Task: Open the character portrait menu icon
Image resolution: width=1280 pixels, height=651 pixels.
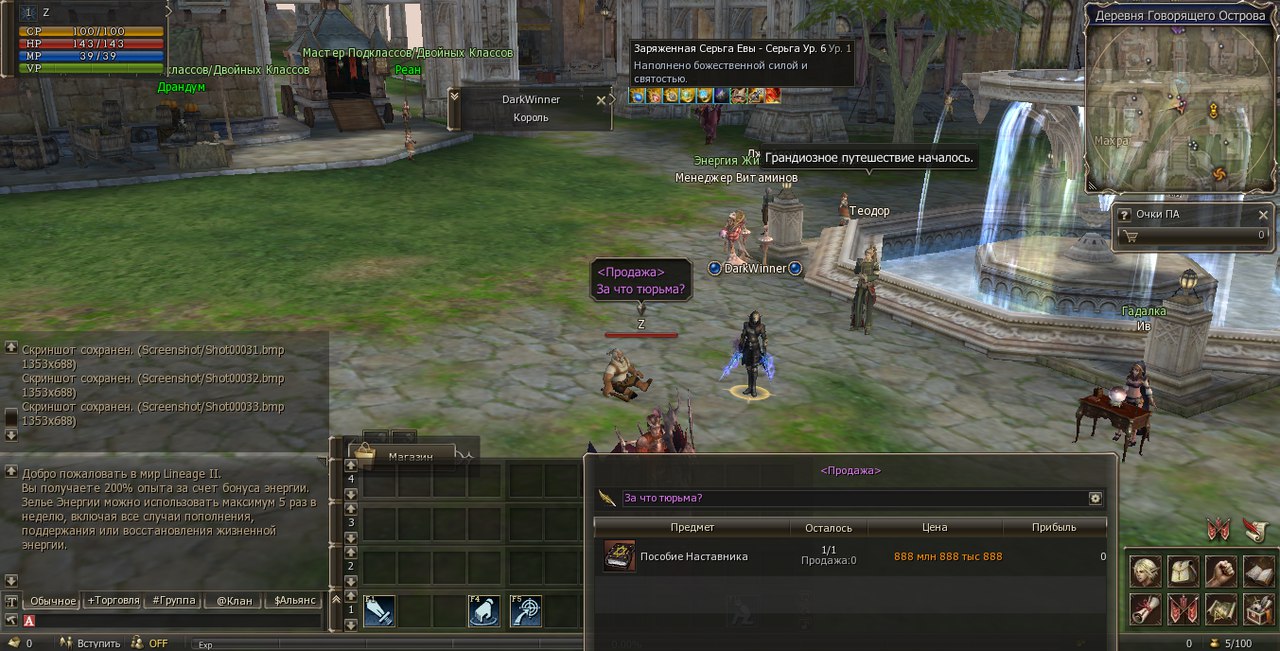Action: 1145,571
